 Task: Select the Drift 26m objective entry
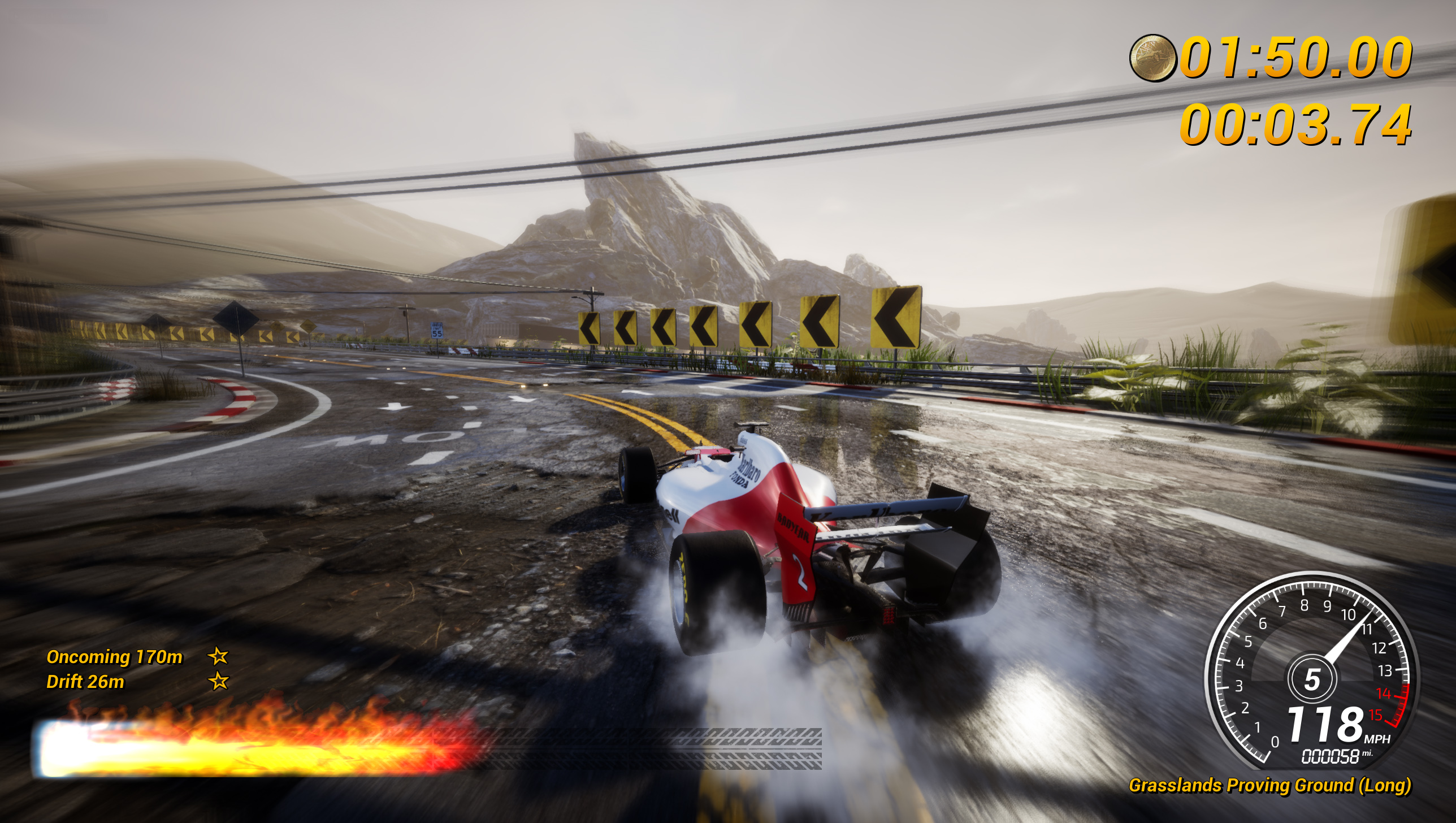pos(85,682)
